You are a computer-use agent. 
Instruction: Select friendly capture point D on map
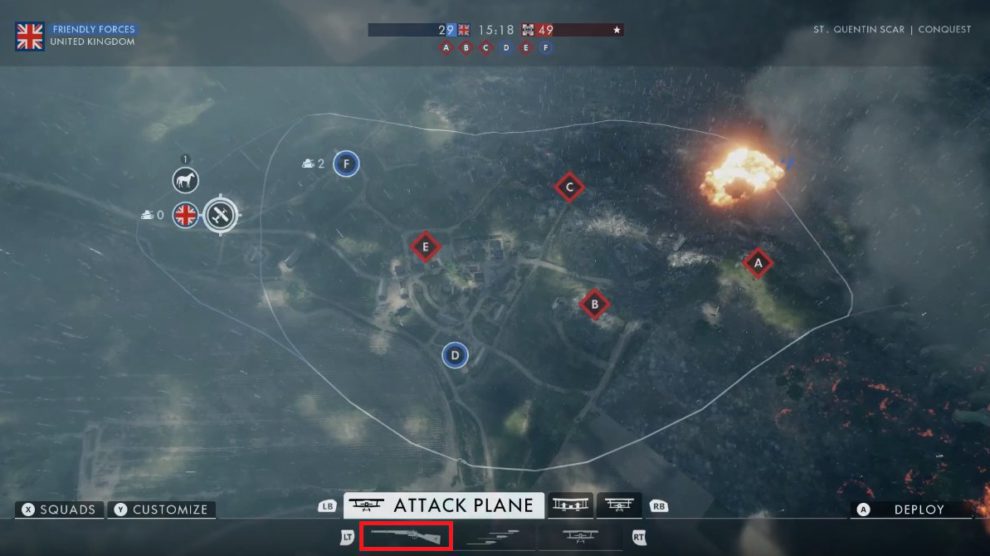pyautogui.click(x=455, y=354)
